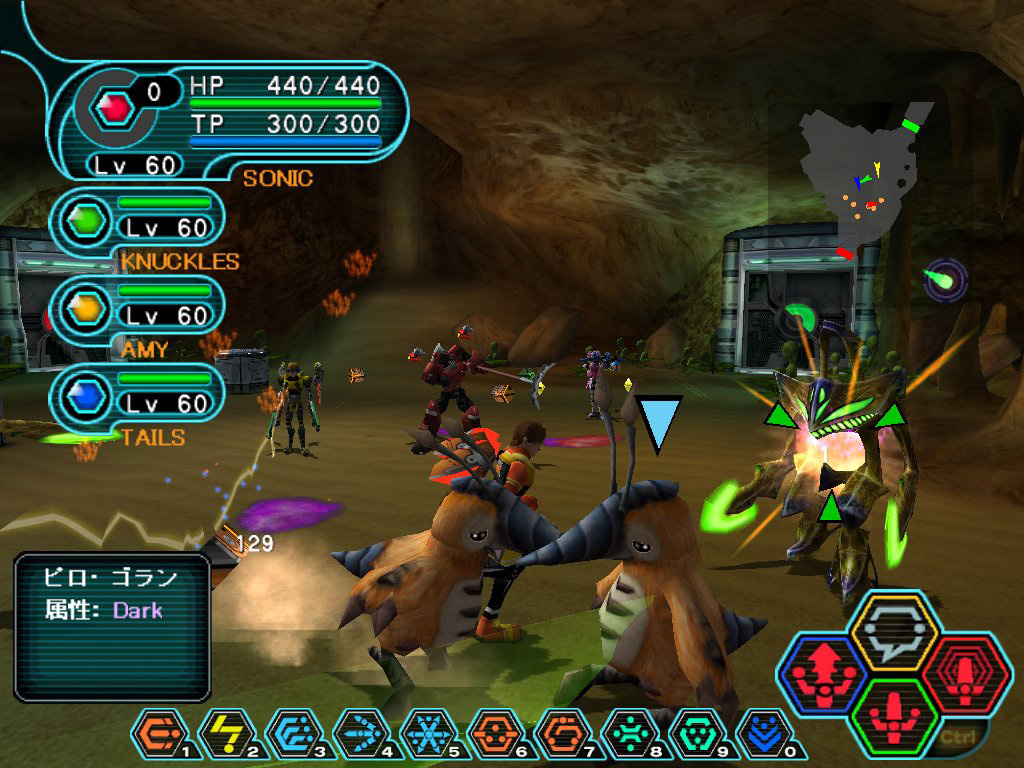Select party member AMY
1024x768 pixels.
[140, 315]
